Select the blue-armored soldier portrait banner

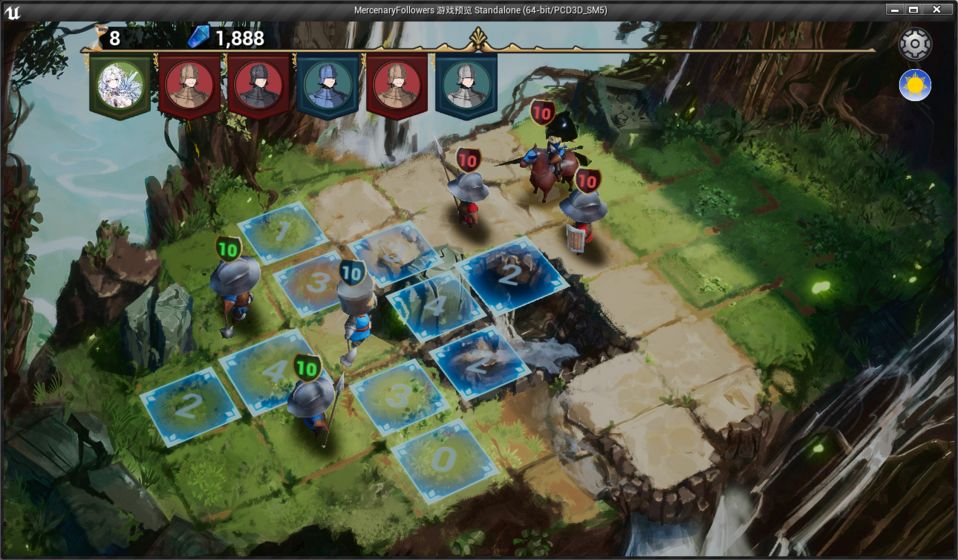(327, 83)
